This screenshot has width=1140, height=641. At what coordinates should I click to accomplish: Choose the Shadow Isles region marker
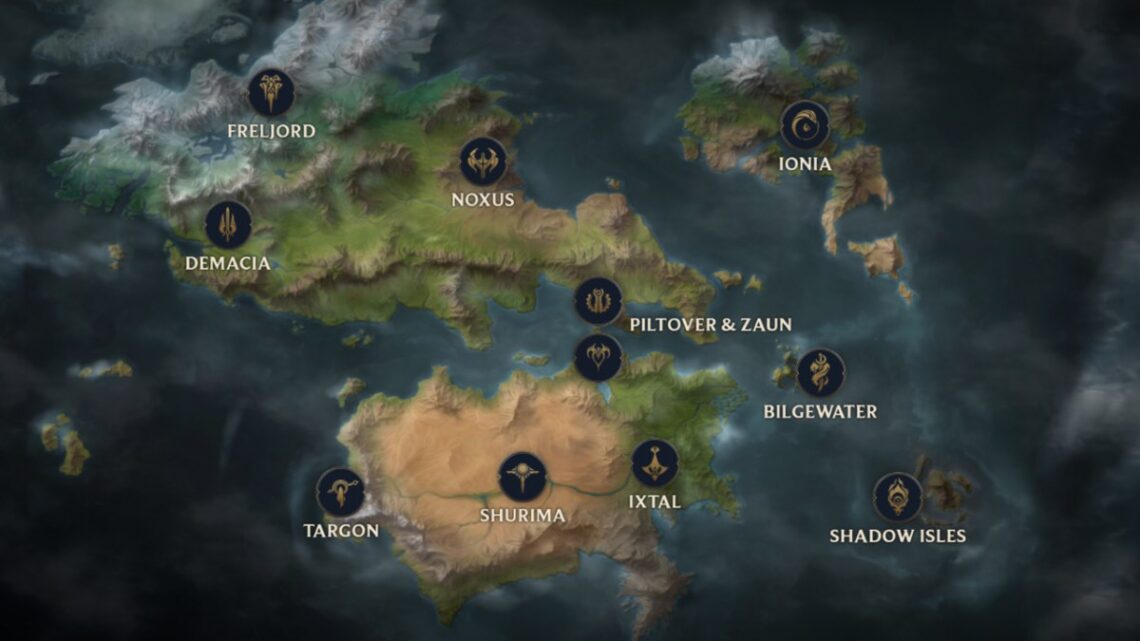point(897,497)
